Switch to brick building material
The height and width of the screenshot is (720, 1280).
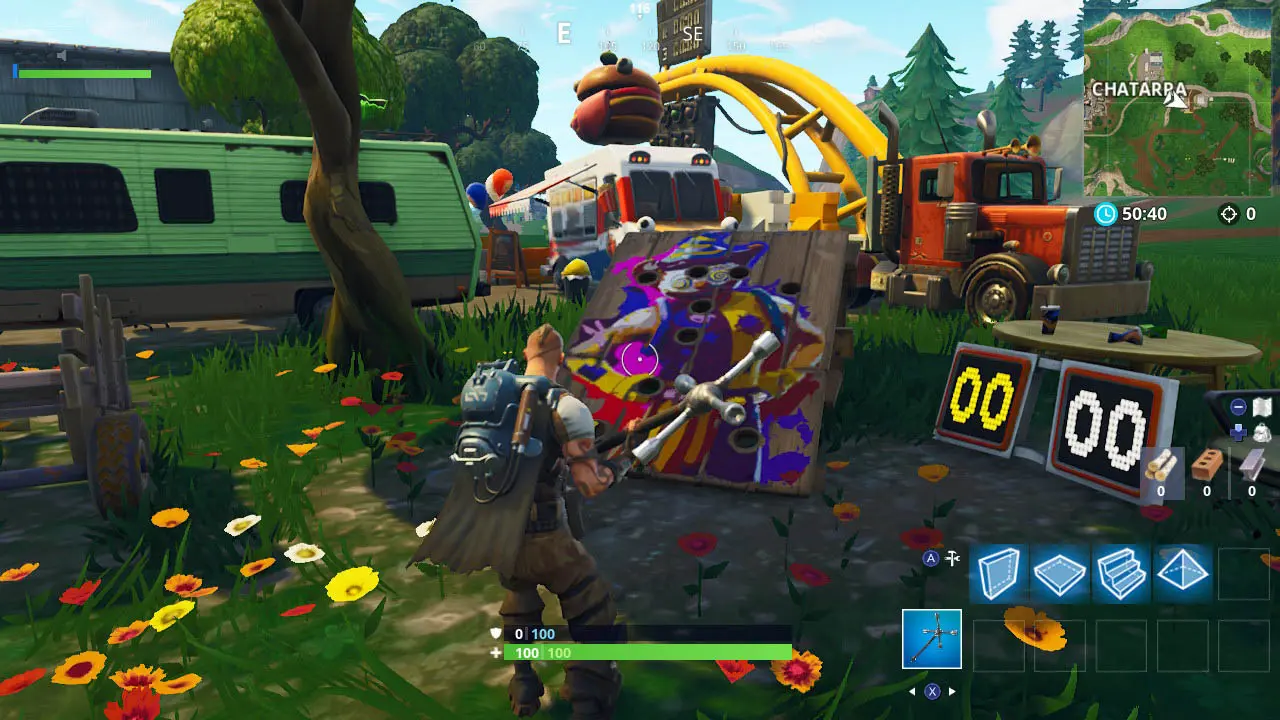[x=1207, y=467]
